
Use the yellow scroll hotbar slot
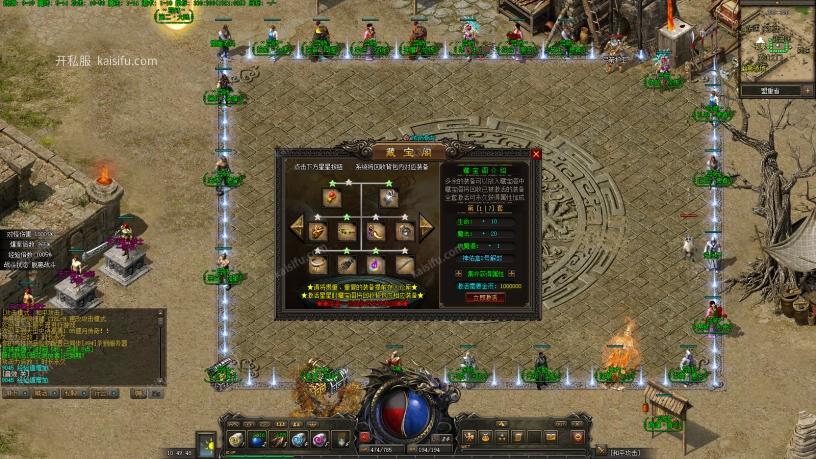pos(237,440)
